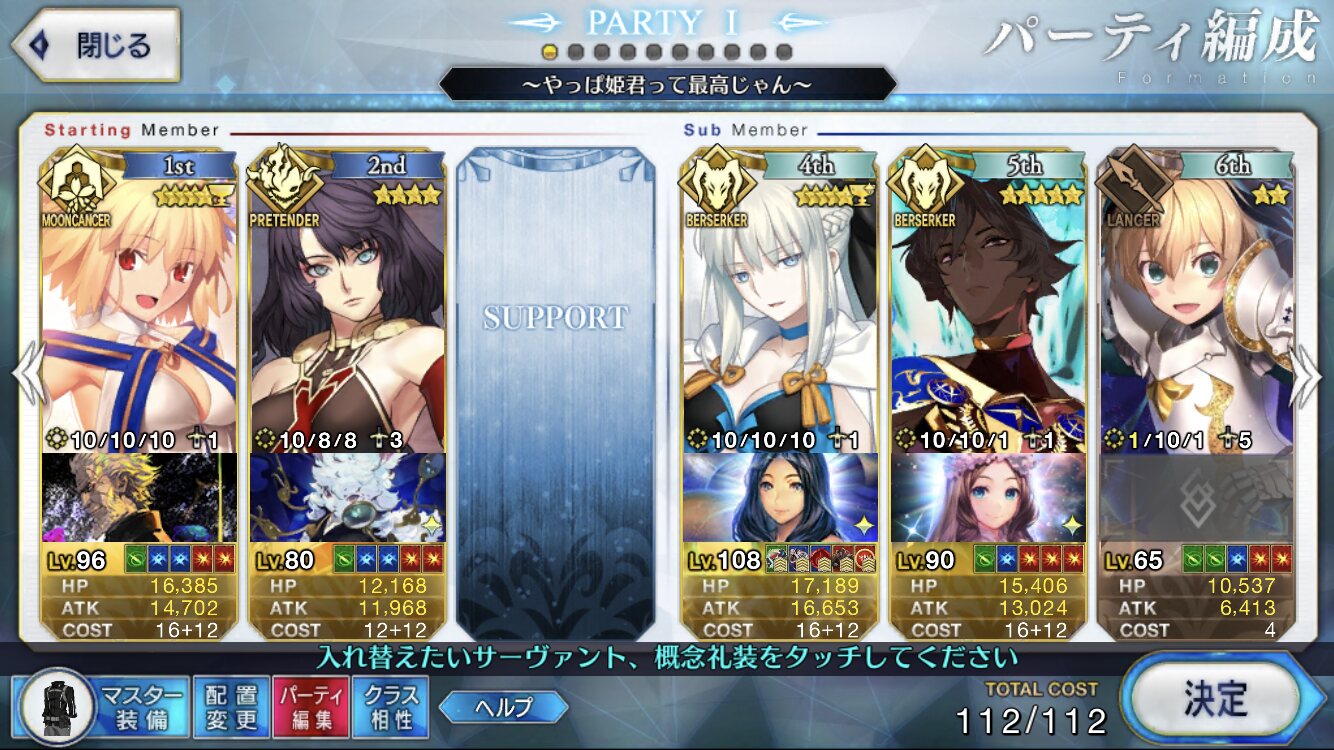Select the 6th slot Lancer servant

(1196, 310)
